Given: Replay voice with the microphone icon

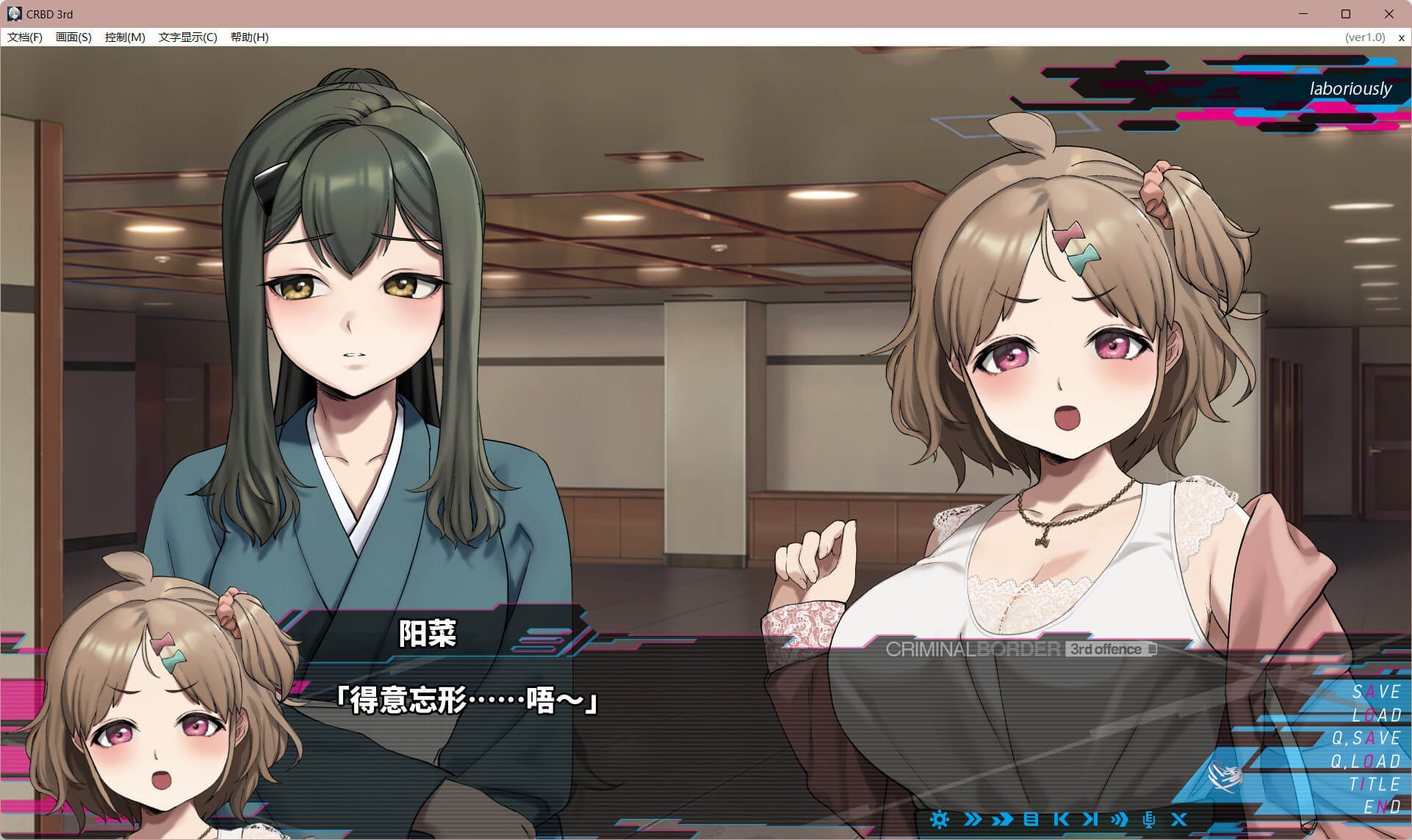Looking at the screenshot, I should [x=1149, y=819].
